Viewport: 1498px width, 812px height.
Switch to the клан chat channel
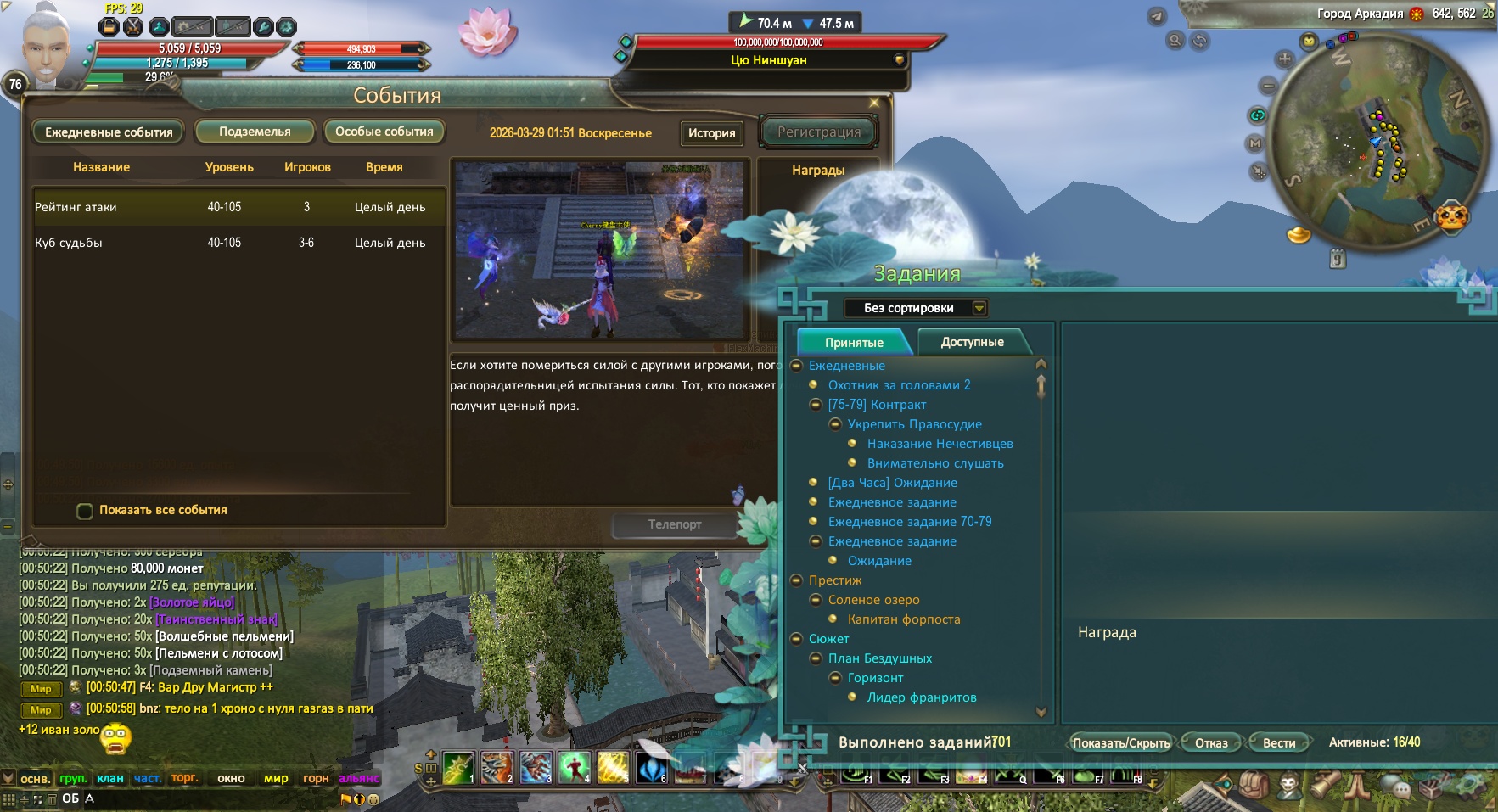(x=110, y=778)
